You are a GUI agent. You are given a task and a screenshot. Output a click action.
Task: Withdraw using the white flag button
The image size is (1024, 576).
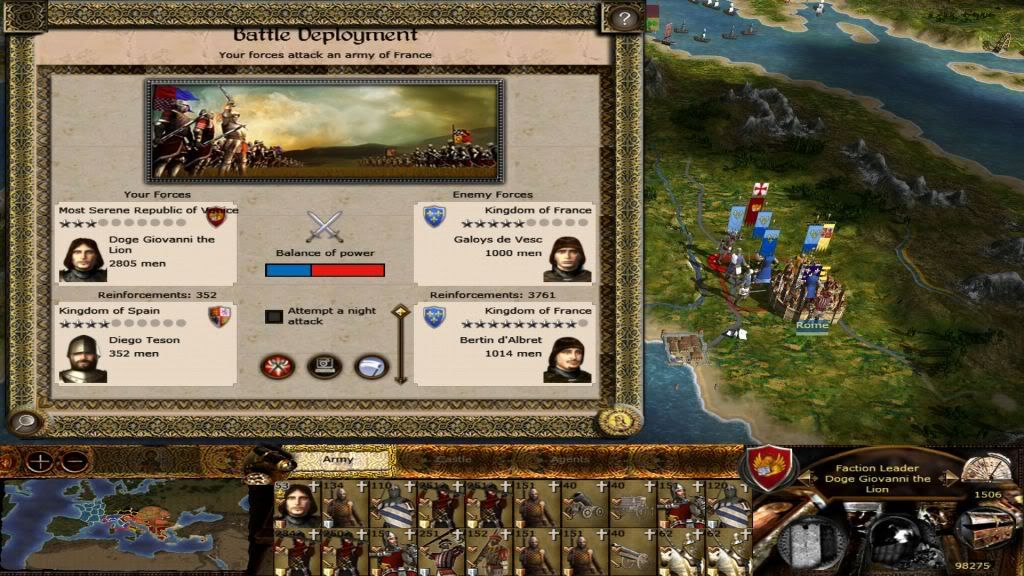pyautogui.click(x=371, y=366)
